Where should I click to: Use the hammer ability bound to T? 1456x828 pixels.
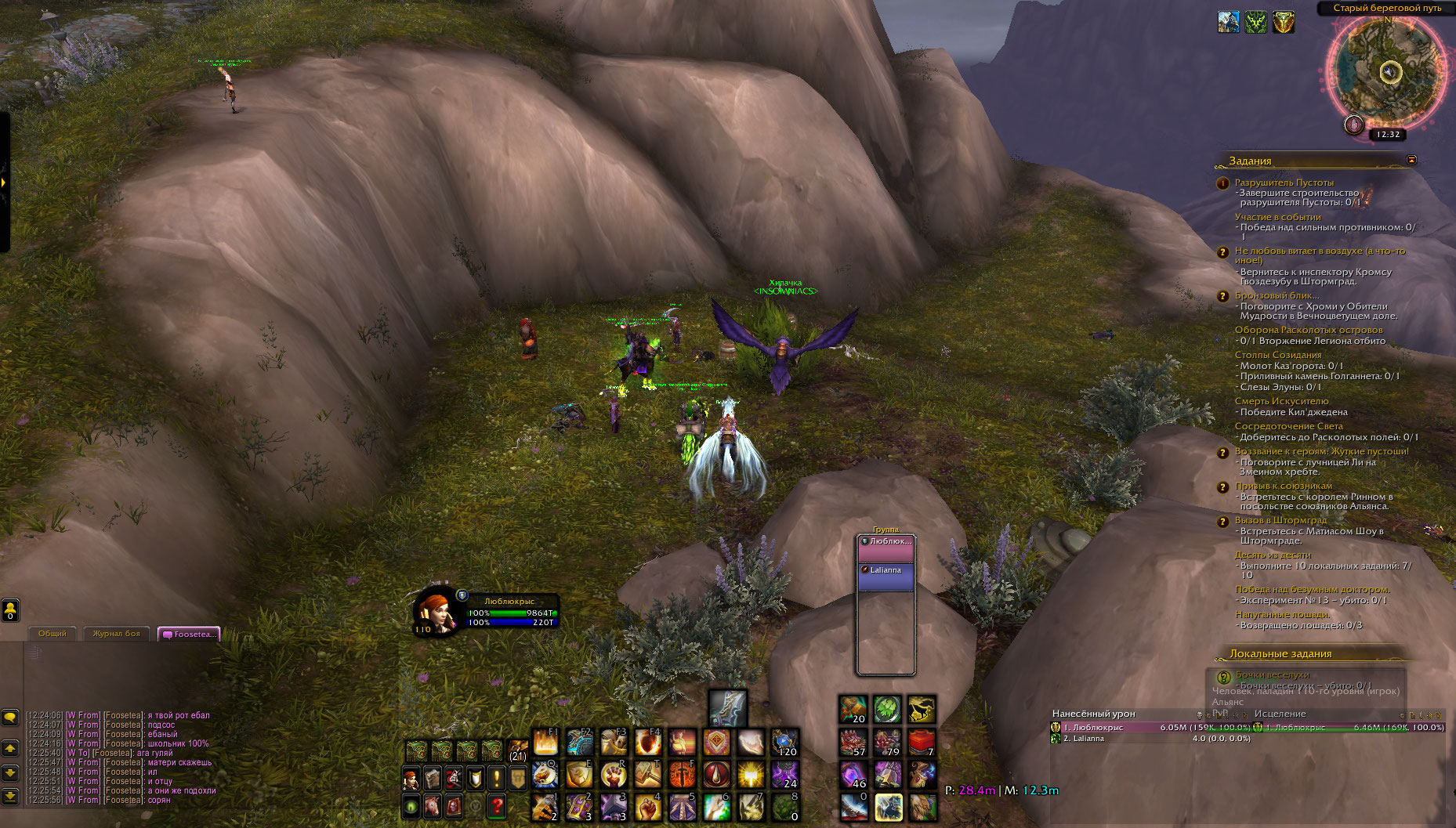pyautogui.click(x=648, y=775)
